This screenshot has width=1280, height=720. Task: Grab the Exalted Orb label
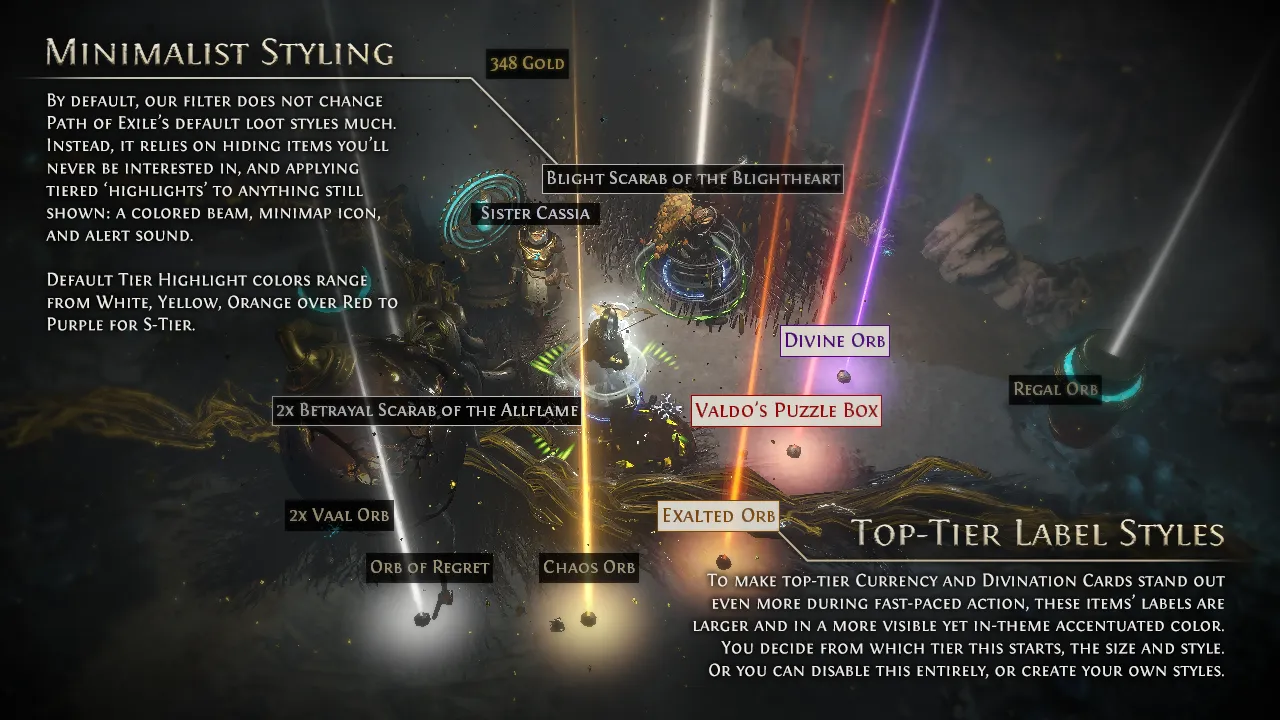pos(719,516)
